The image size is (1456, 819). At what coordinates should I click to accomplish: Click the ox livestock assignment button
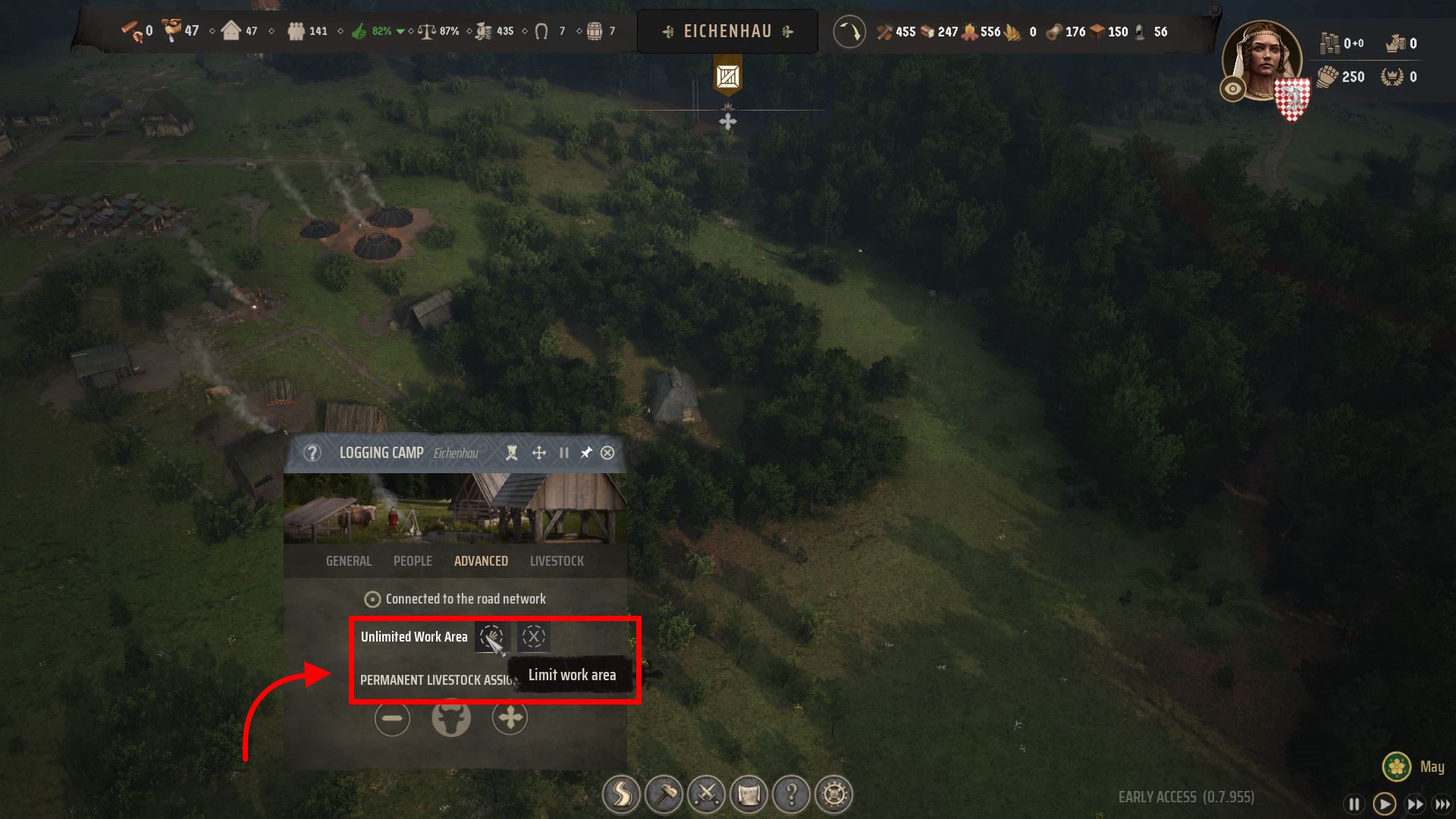(x=451, y=717)
